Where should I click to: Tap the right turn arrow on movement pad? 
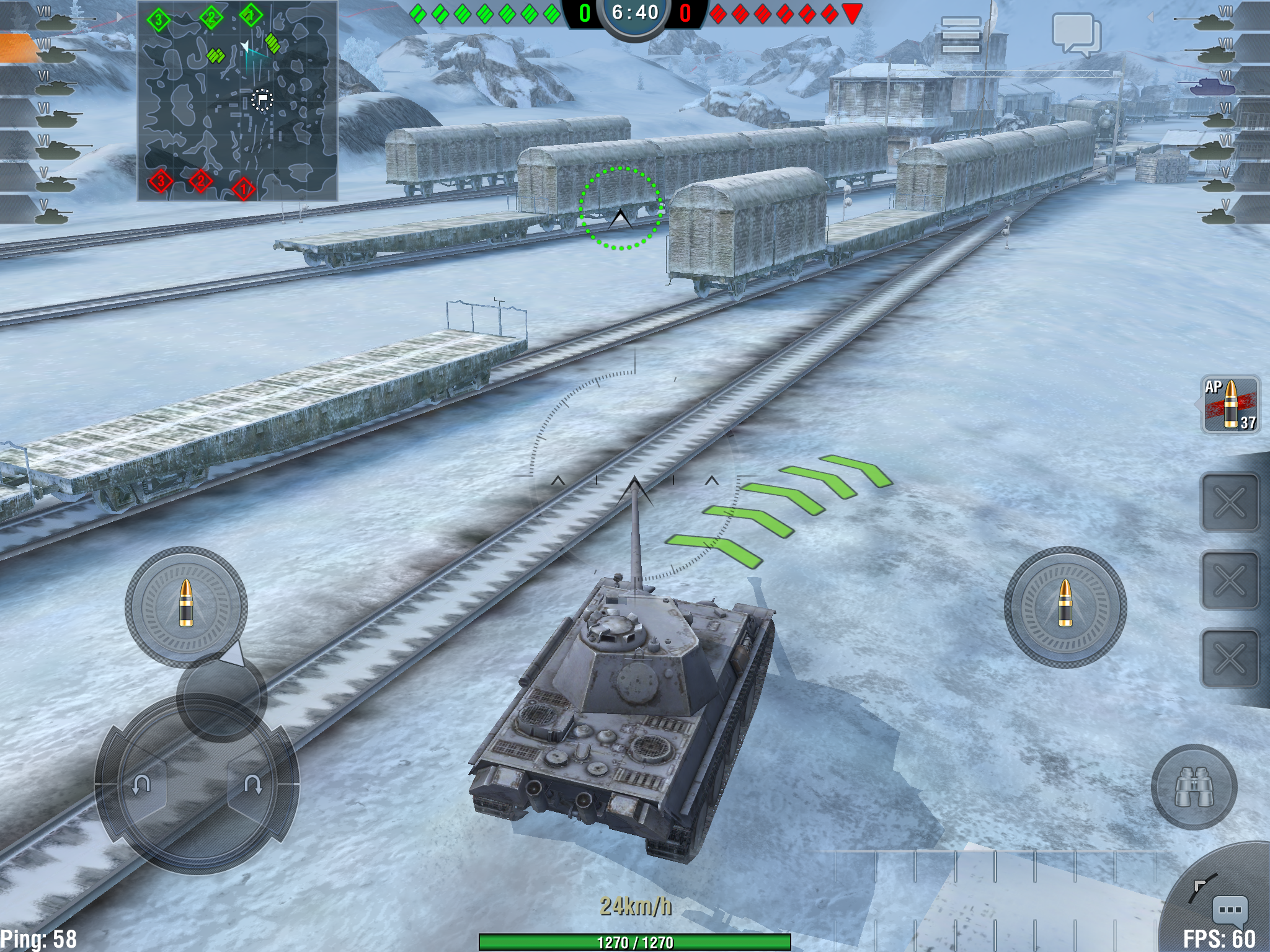pos(253,785)
